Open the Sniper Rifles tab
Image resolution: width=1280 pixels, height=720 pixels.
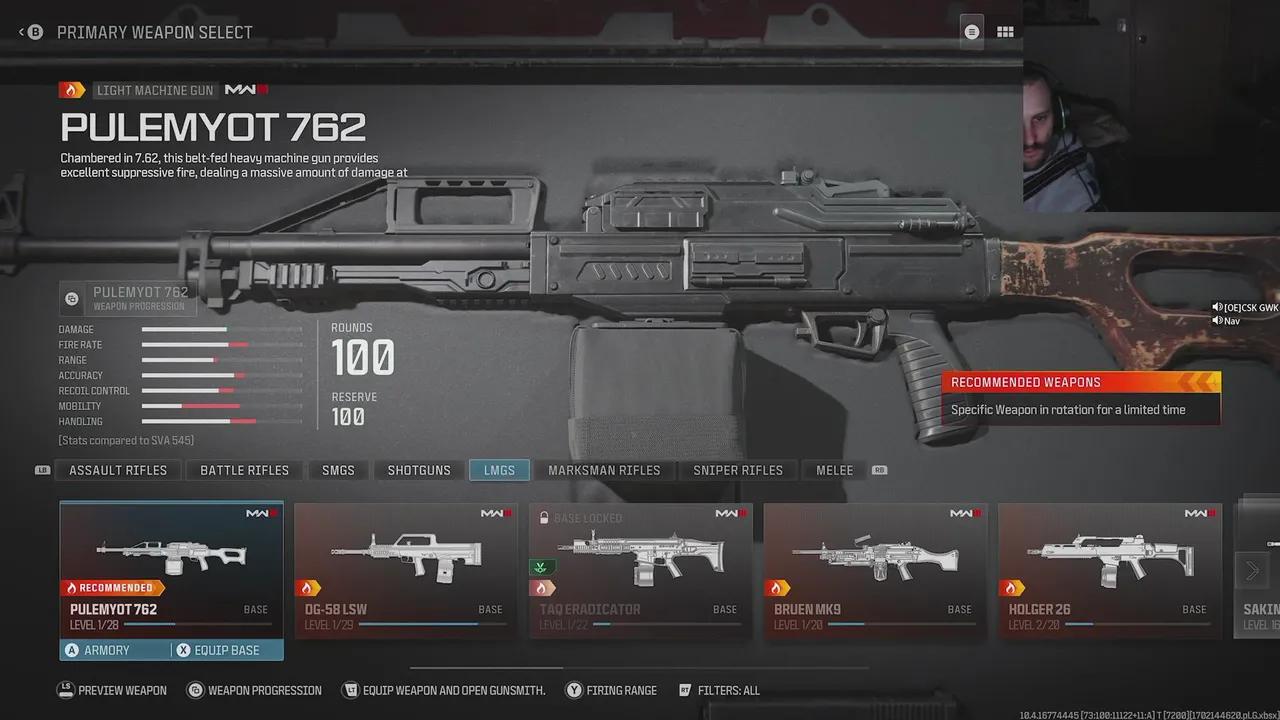pyautogui.click(x=738, y=470)
